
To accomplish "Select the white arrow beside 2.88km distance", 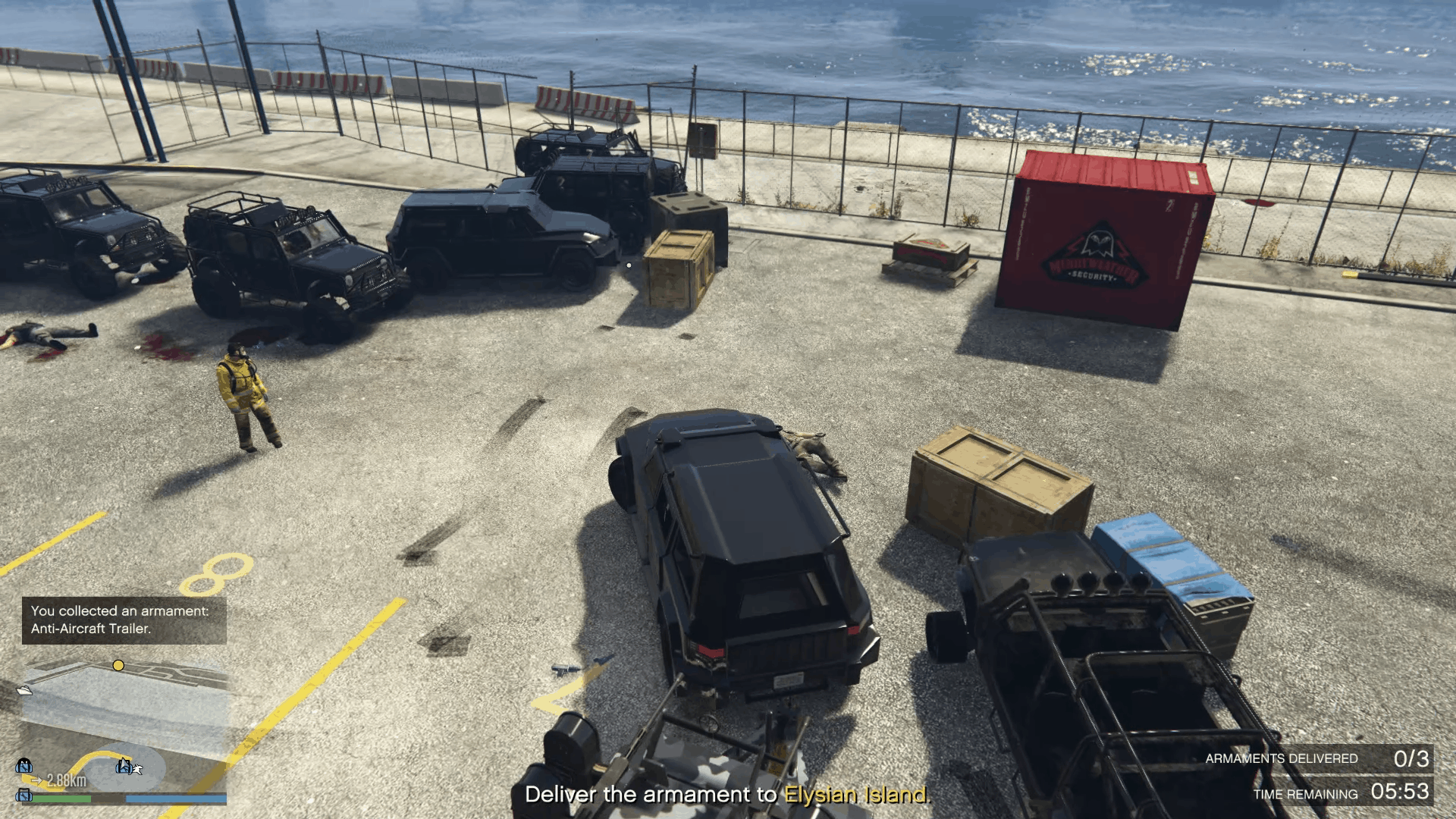I will tap(36, 780).
